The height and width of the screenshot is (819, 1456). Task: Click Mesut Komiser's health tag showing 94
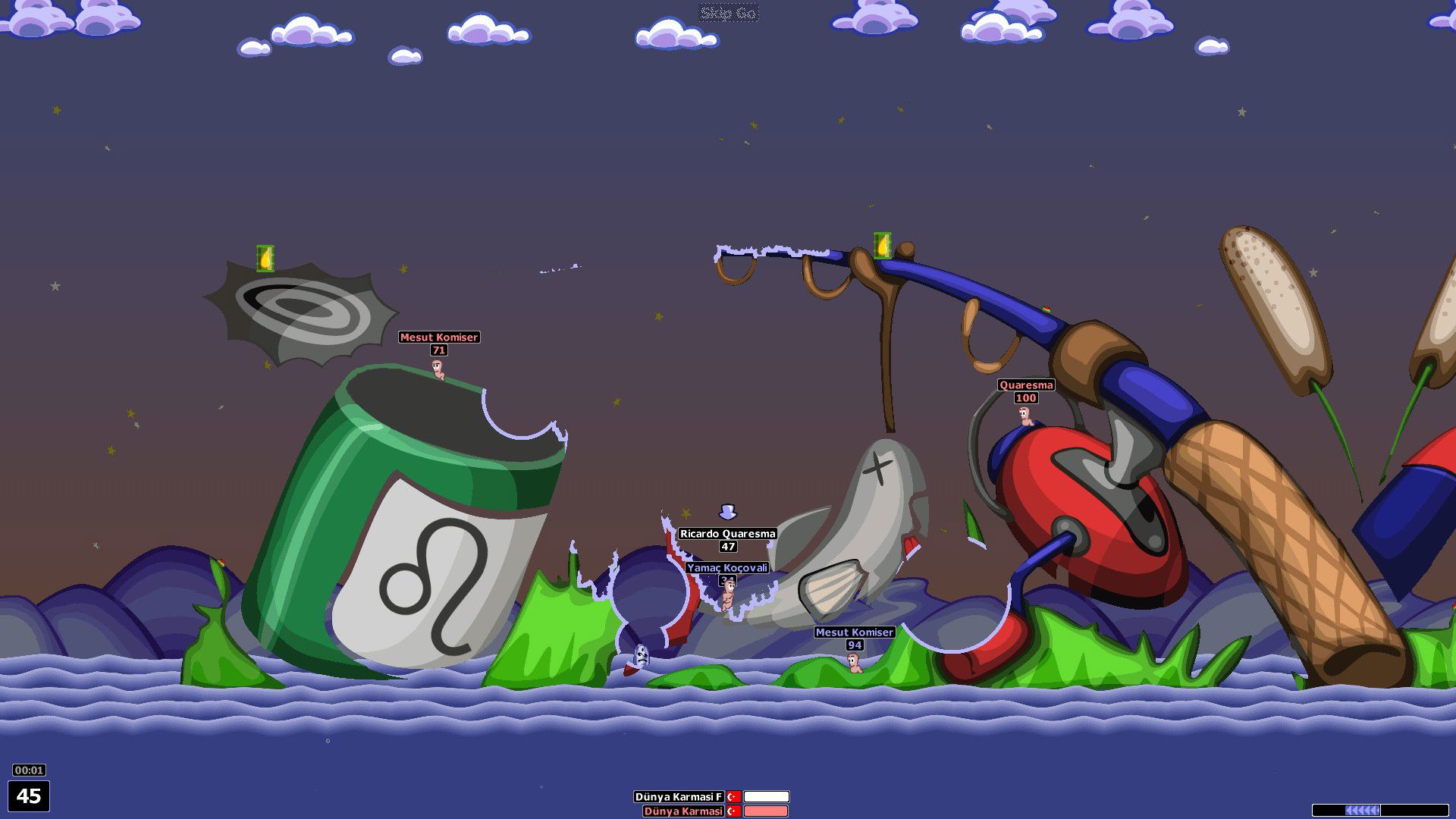click(854, 644)
